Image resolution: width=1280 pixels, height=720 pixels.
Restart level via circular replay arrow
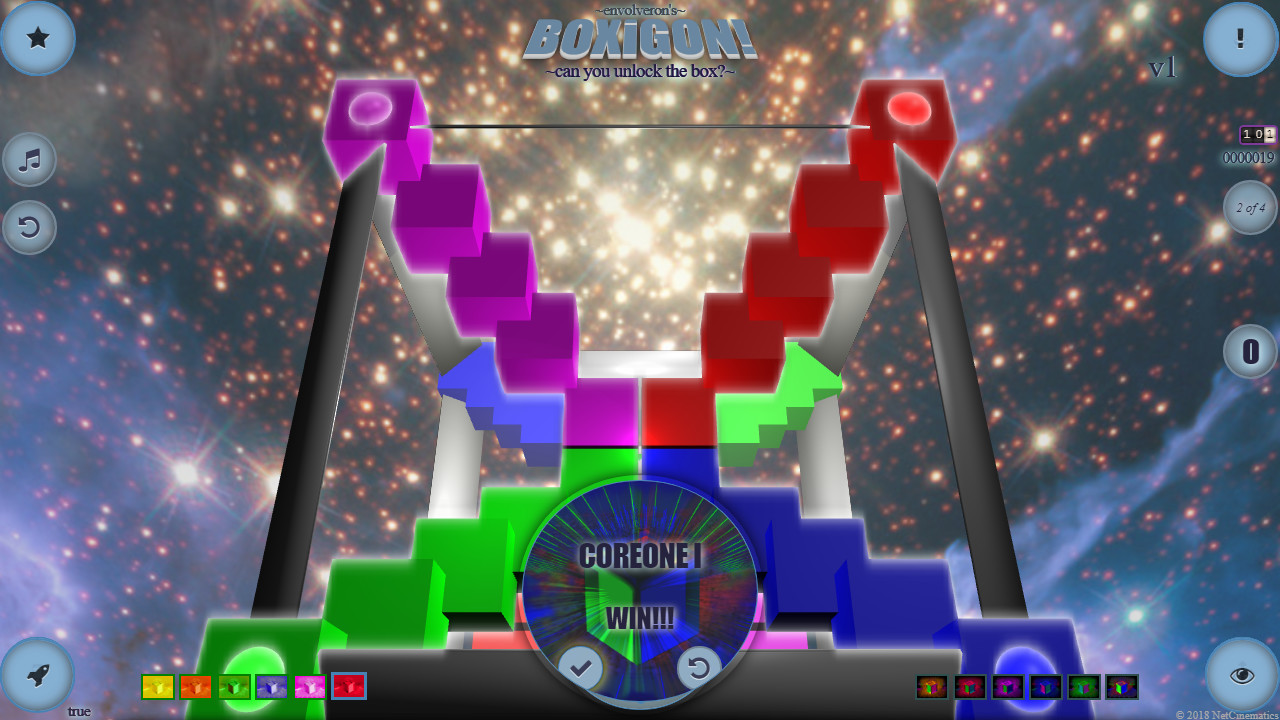point(700,668)
